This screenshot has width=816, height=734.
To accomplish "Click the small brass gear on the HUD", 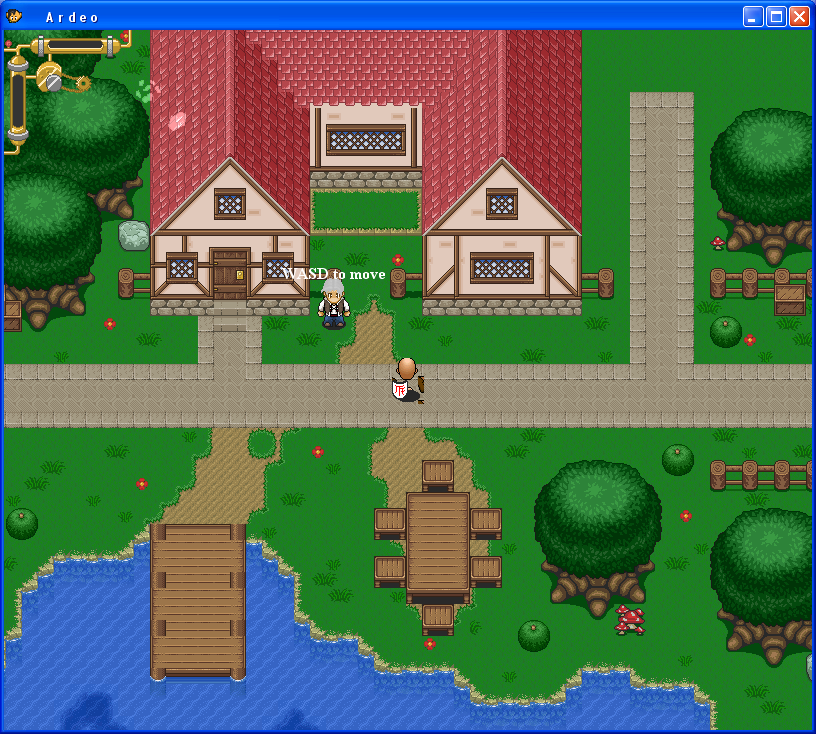I will tap(82, 83).
